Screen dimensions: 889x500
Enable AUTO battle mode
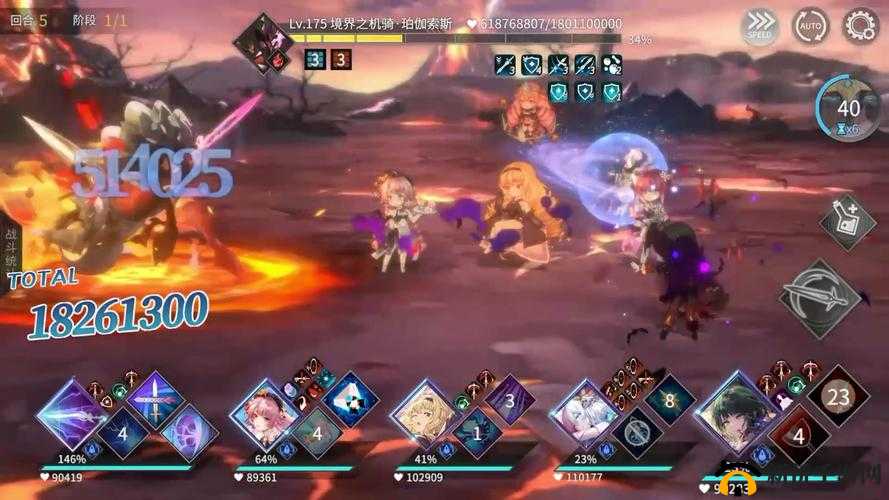(x=810, y=26)
